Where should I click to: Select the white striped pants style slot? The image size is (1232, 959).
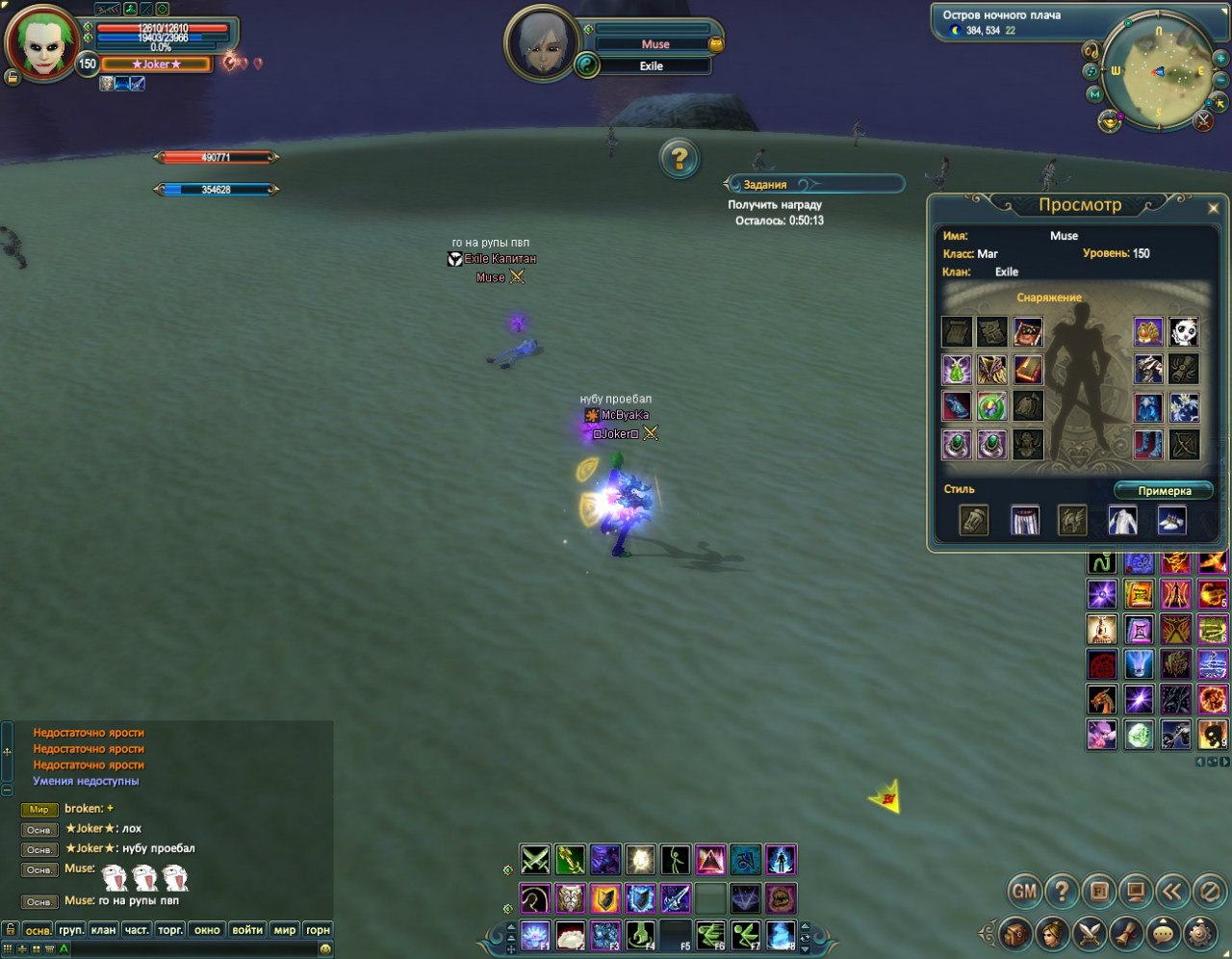click(1024, 521)
